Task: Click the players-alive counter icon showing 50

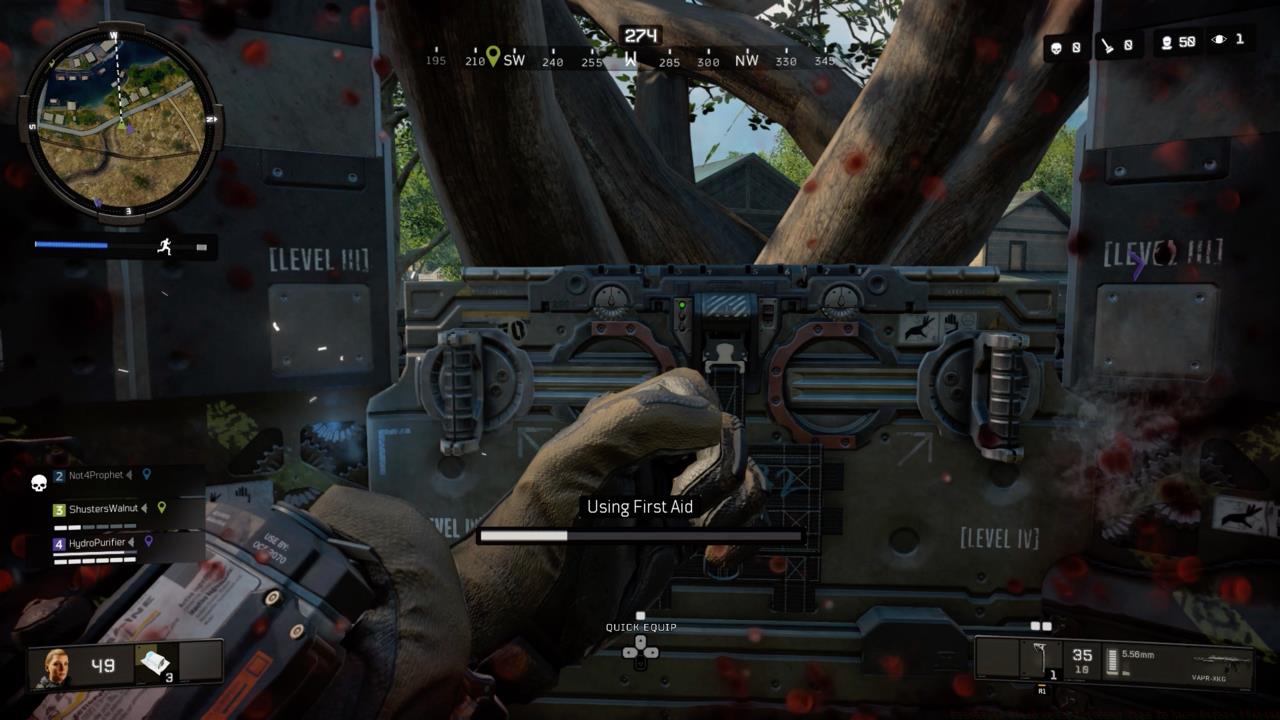Action: pos(1167,42)
